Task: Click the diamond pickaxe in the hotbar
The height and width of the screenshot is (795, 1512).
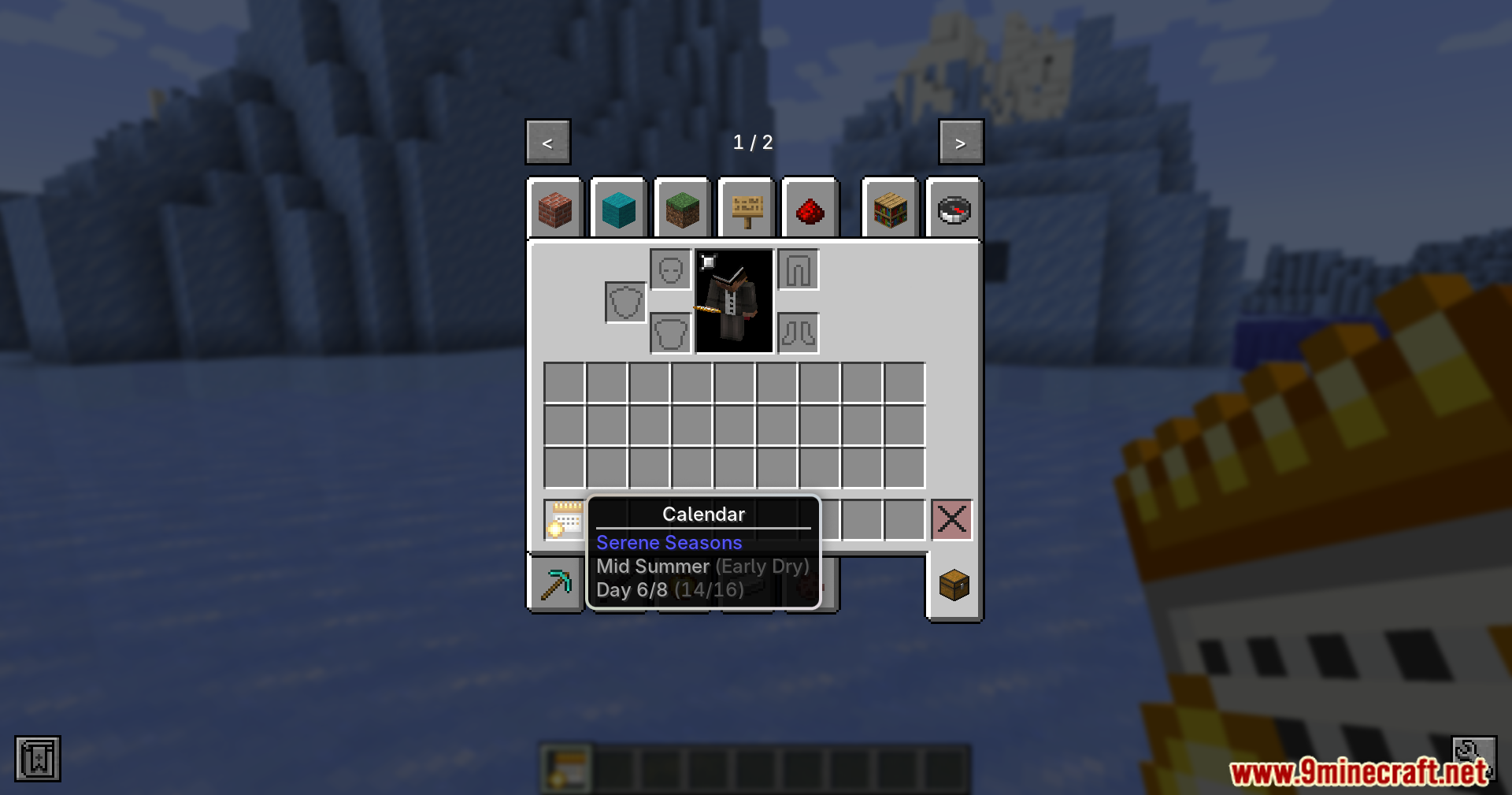Action: (x=557, y=583)
